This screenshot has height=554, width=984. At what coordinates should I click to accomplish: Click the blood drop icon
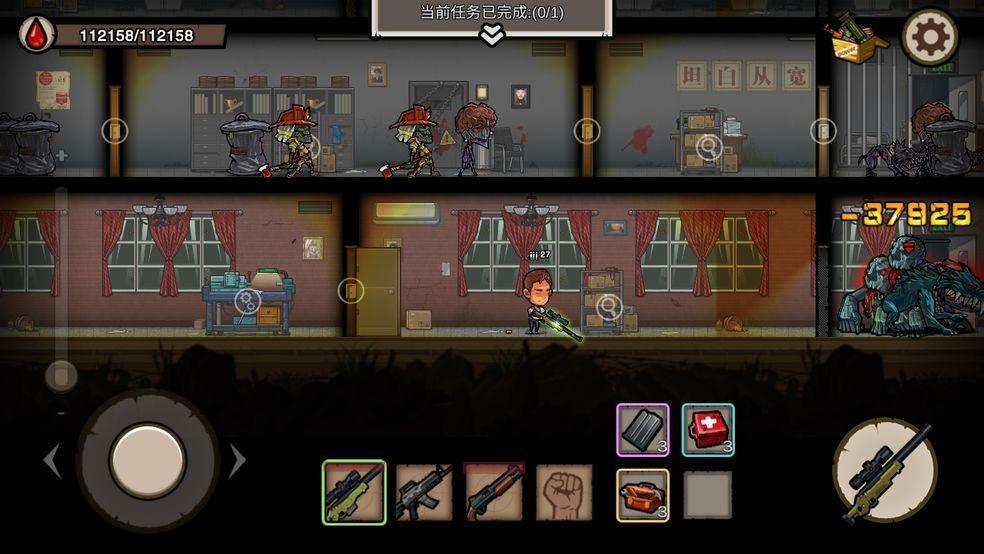(37, 35)
